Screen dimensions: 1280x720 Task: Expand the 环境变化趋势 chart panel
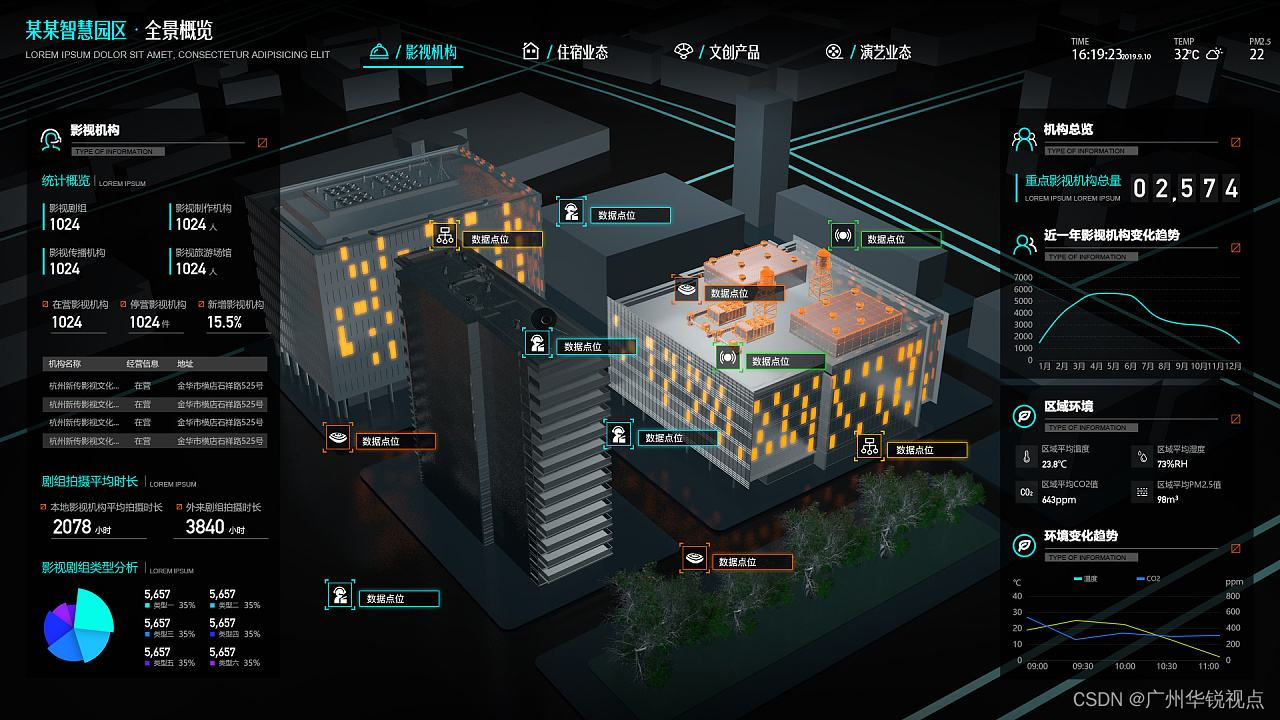pos(1236,549)
